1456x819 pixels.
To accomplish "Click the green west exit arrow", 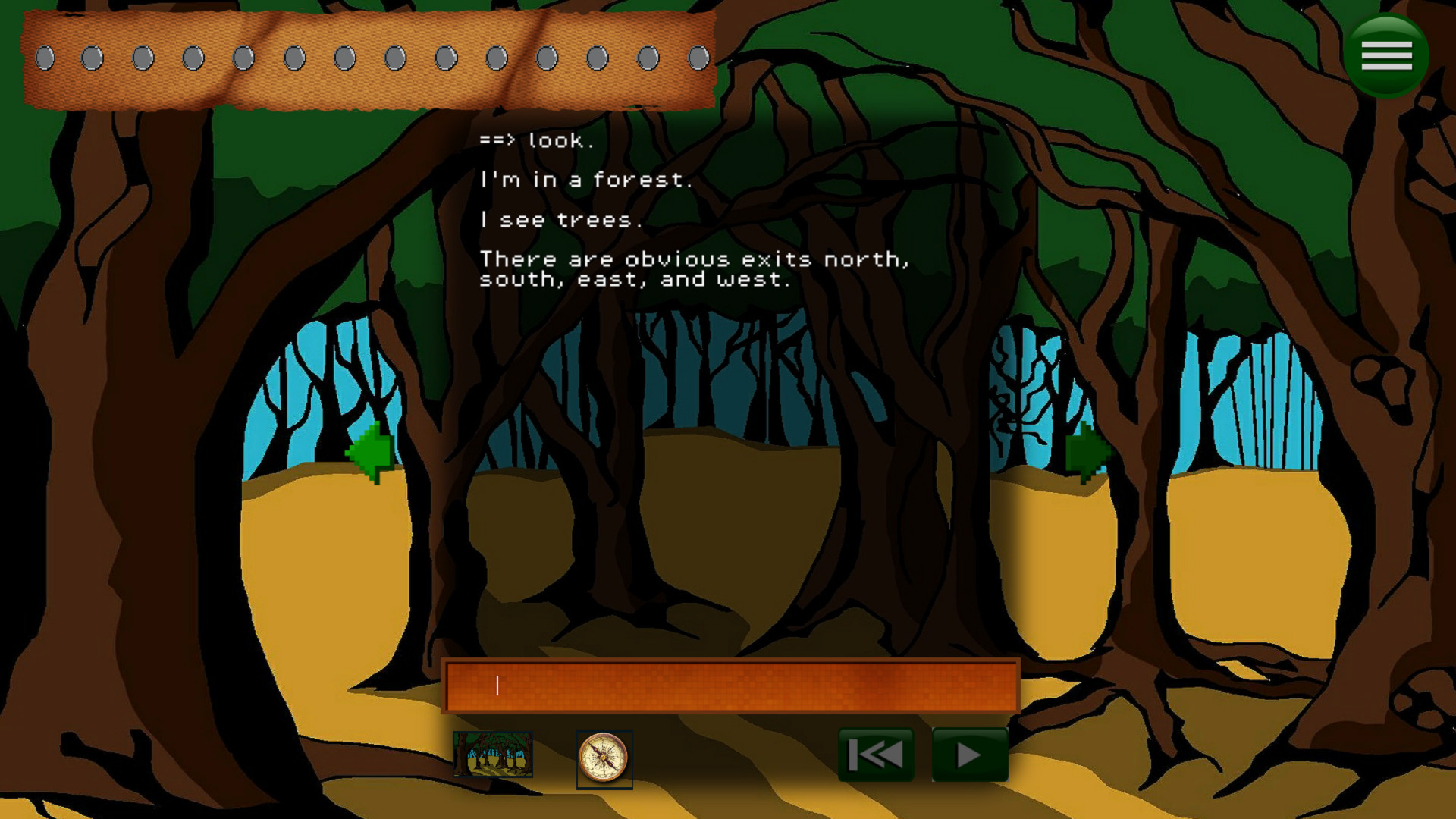I will [x=371, y=455].
